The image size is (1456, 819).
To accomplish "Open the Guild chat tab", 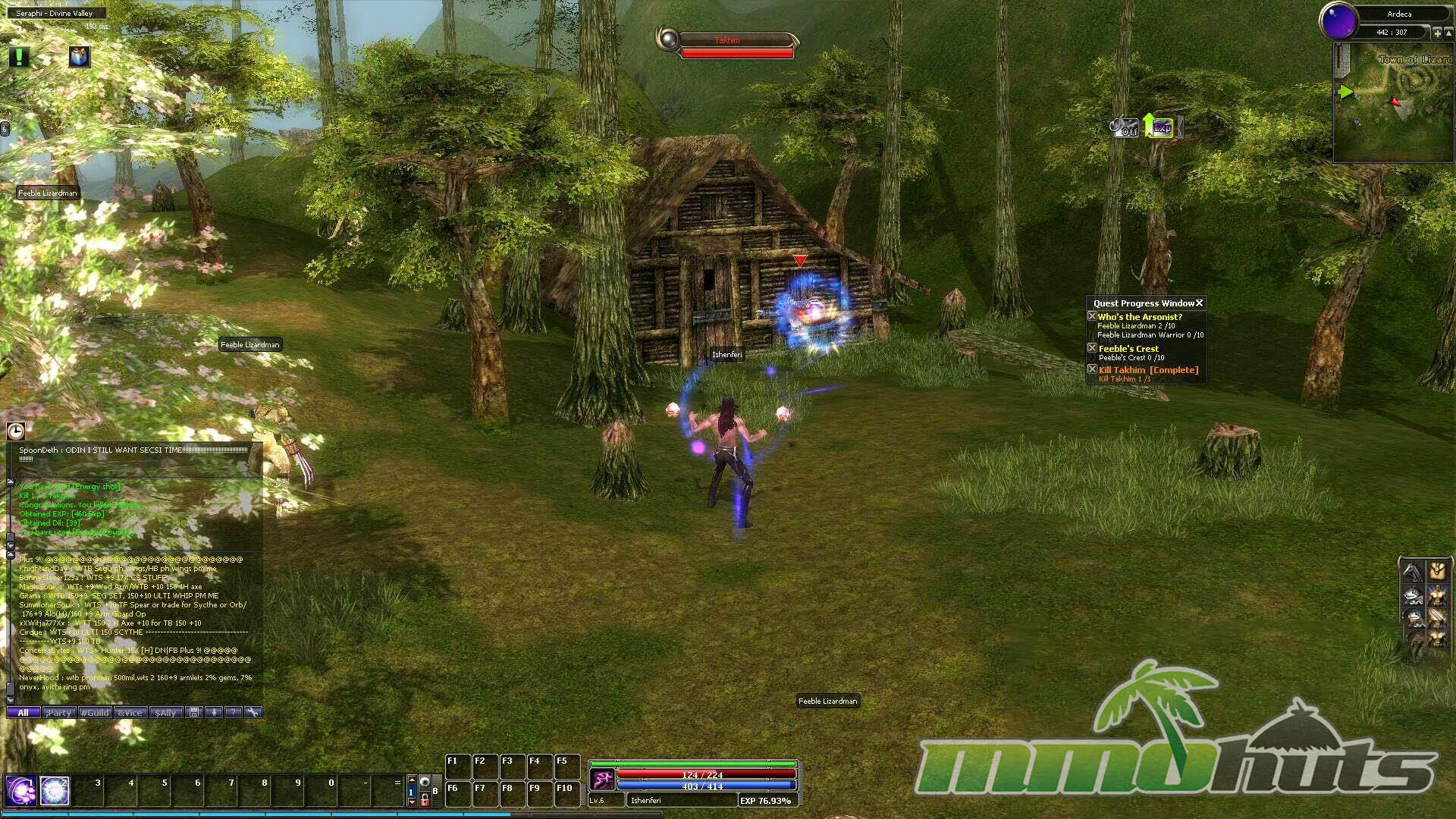I will [95, 713].
